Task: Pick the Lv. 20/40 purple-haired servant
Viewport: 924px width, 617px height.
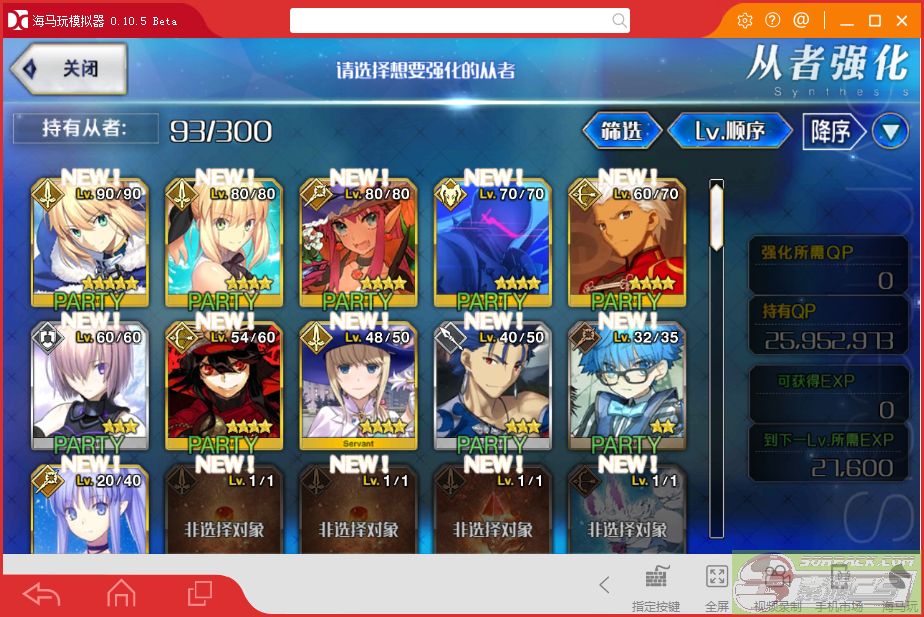Action: click(x=90, y=510)
